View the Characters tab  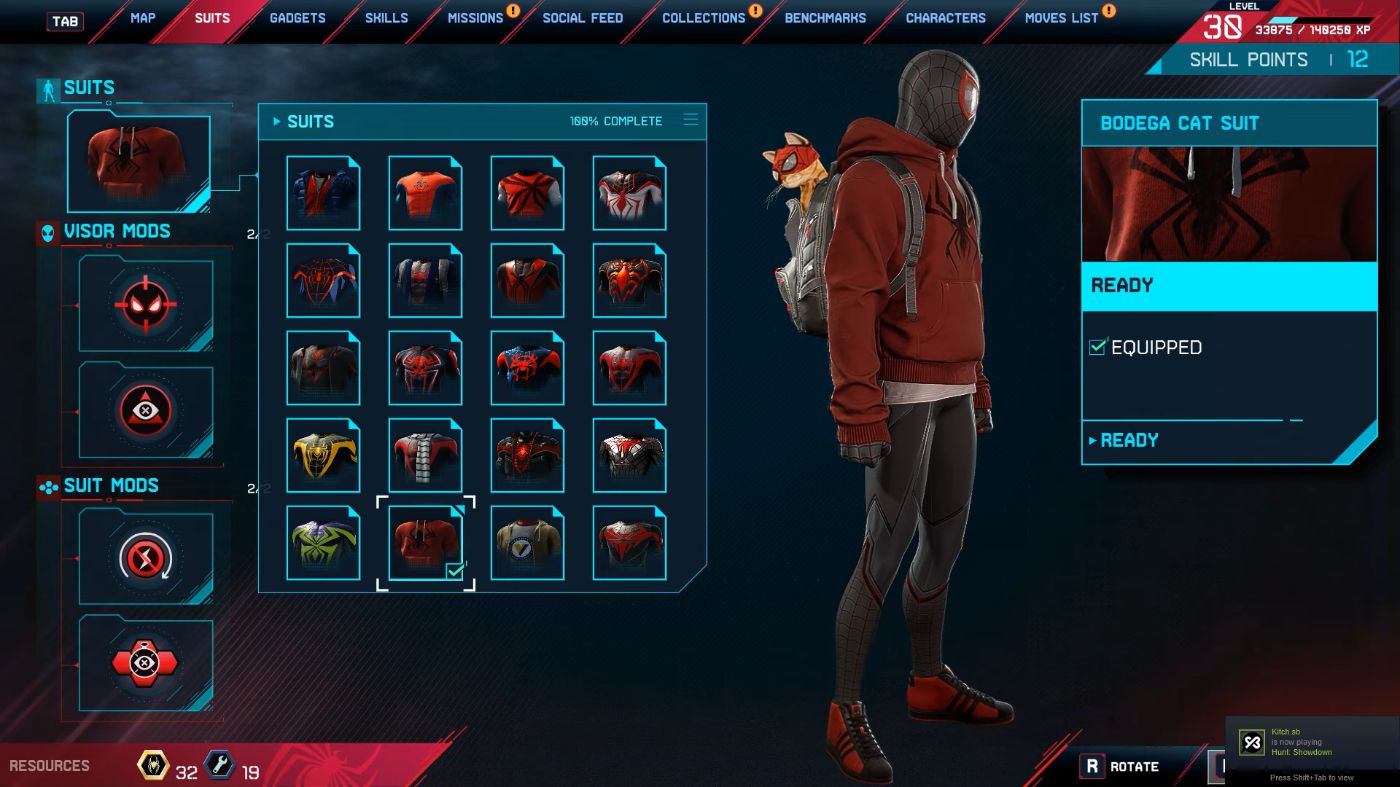(x=945, y=18)
